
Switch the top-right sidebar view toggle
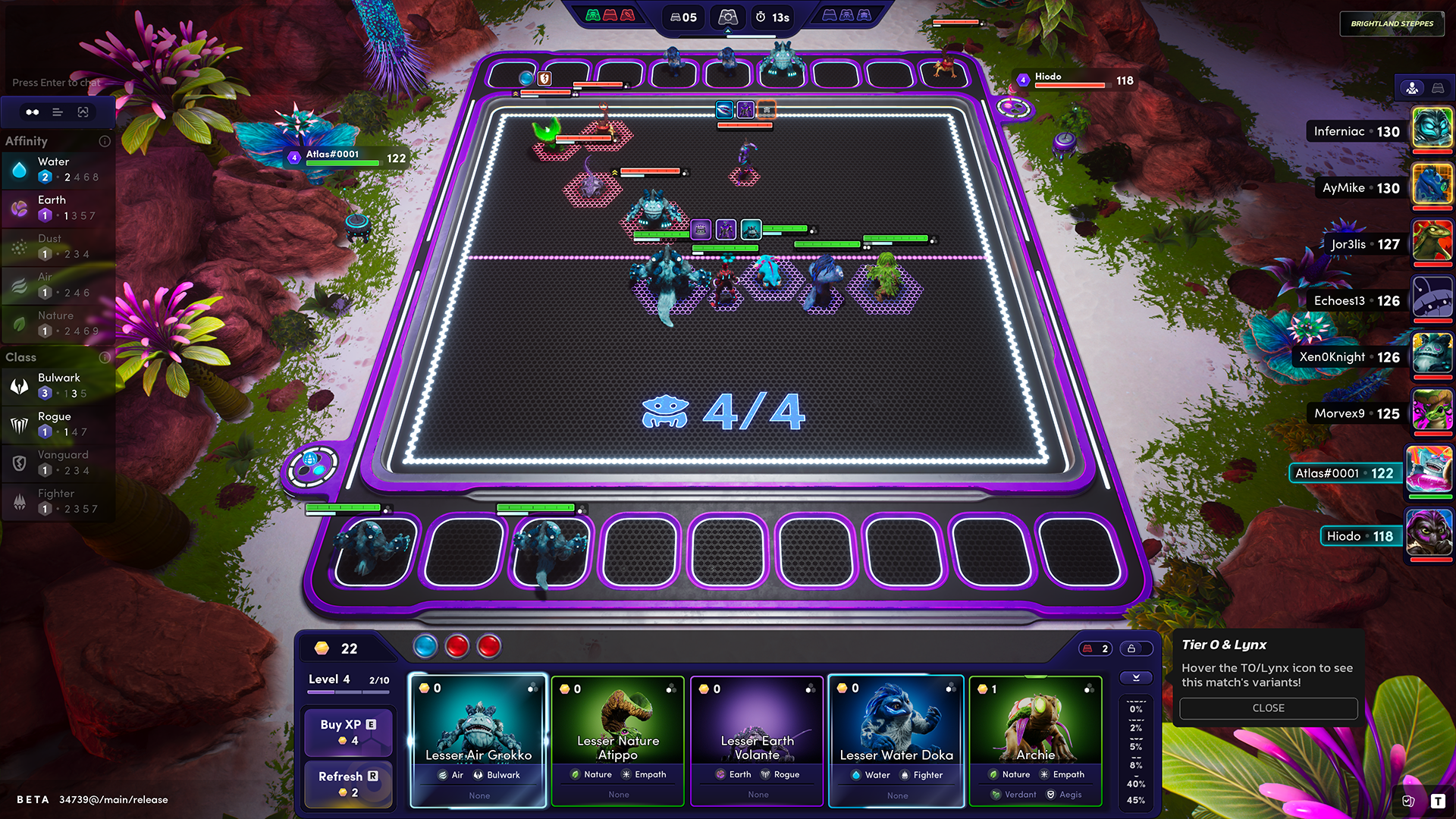click(x=1438, y=89)
